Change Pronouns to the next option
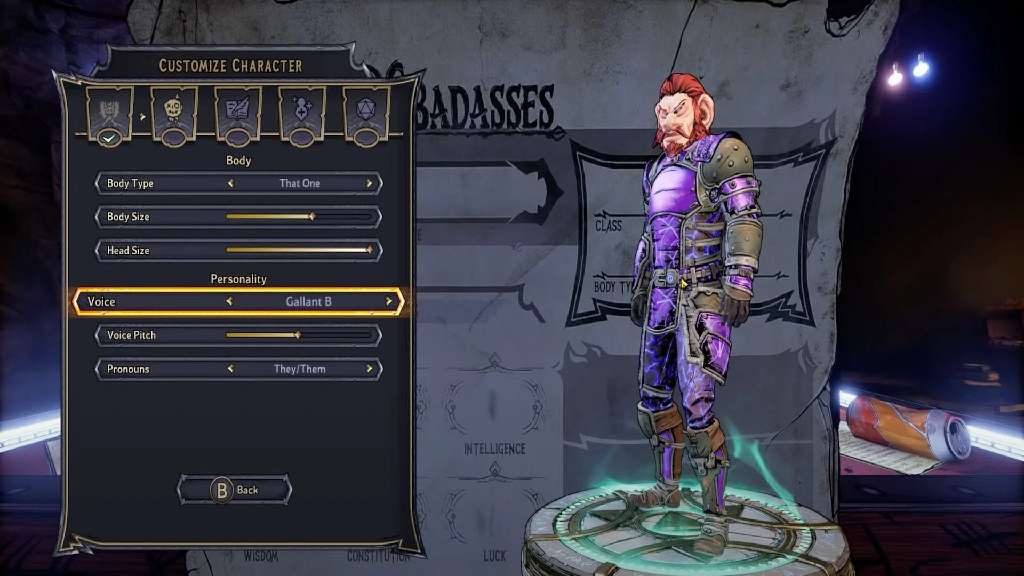Image resolution: width=1024 pixels, height=576 pixels. click(369, 369)
